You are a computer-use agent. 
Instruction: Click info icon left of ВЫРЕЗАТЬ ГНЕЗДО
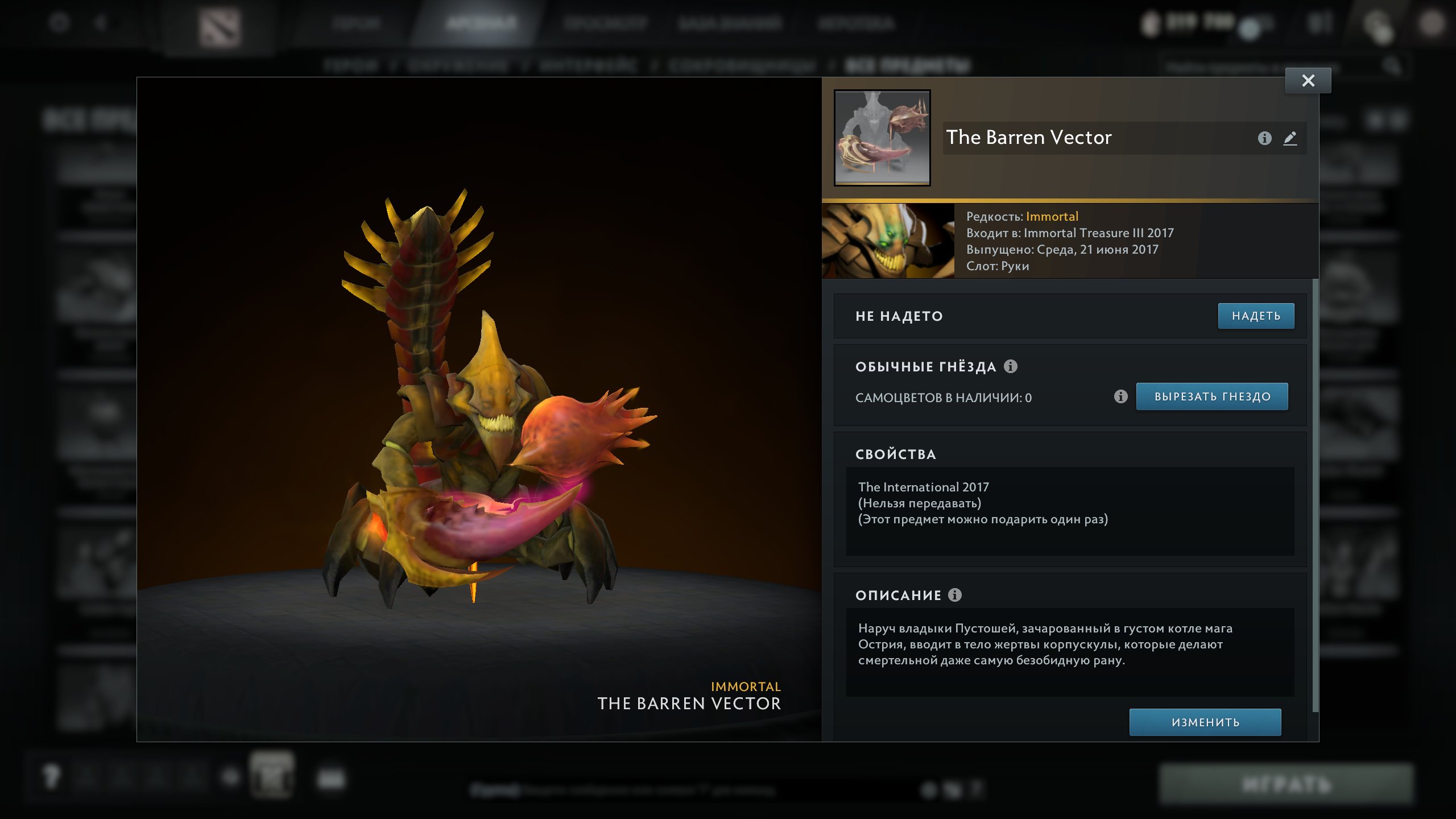[x=1120, y=397]
